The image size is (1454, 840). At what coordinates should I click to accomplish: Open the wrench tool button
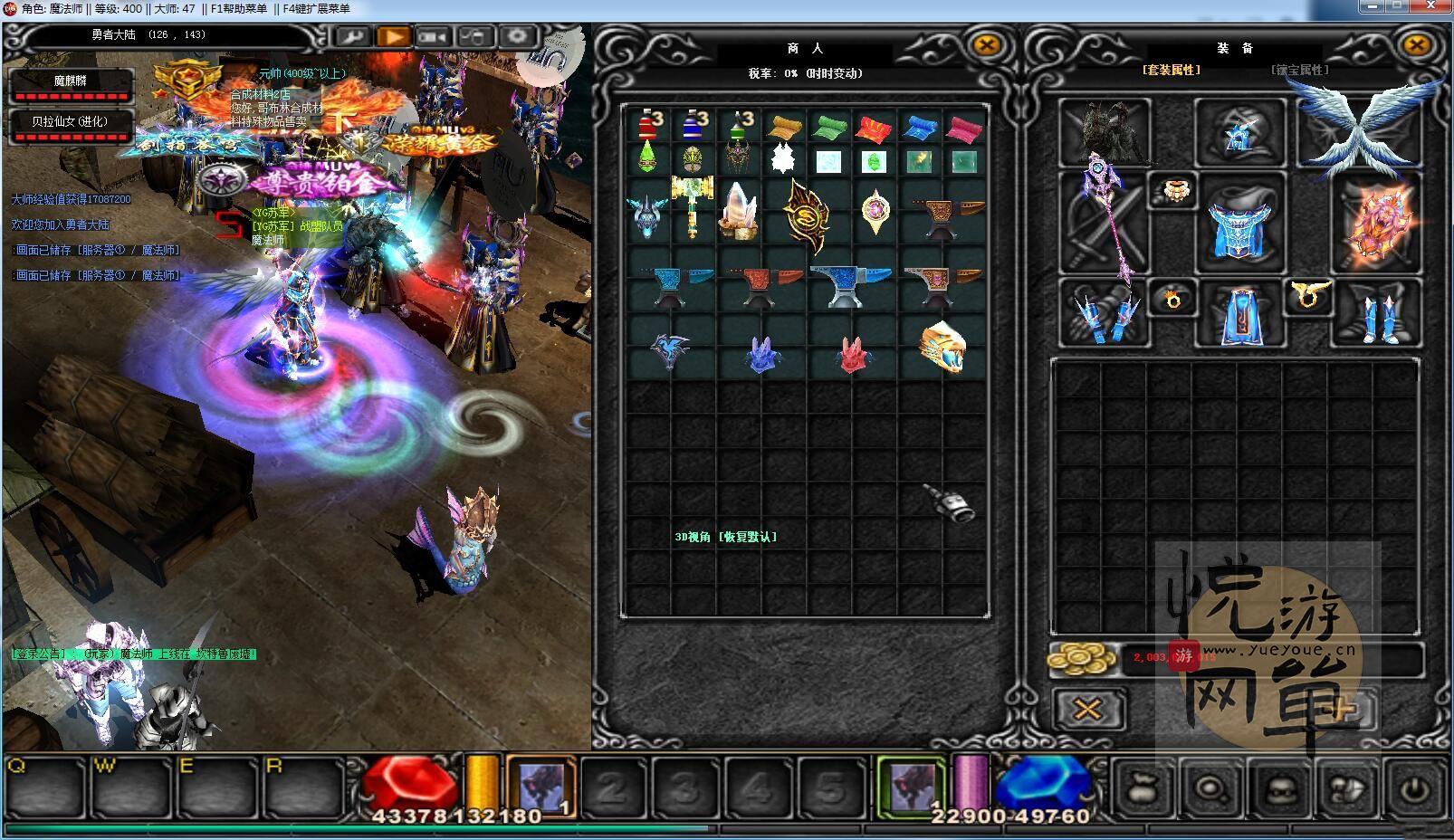pyautogui.click(x=352, y=37)
